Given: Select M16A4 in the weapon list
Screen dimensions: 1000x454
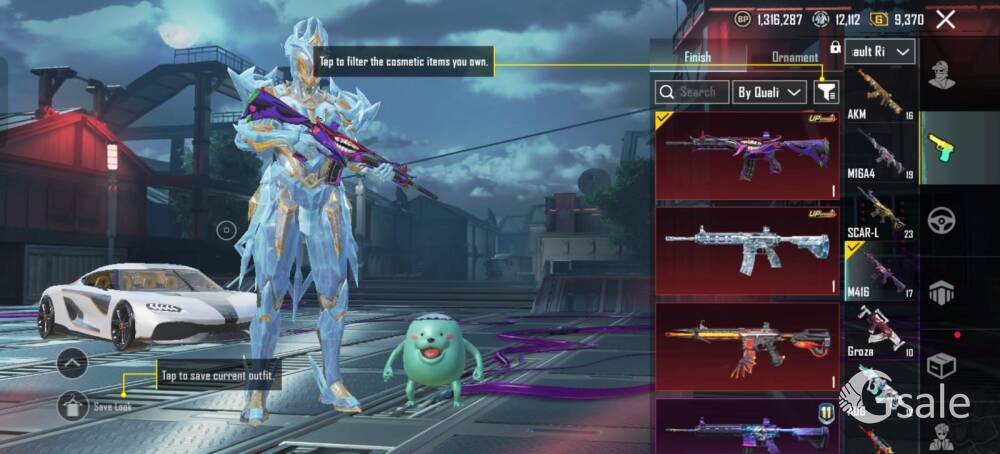Looking at the screenshot, I should 880,153.
